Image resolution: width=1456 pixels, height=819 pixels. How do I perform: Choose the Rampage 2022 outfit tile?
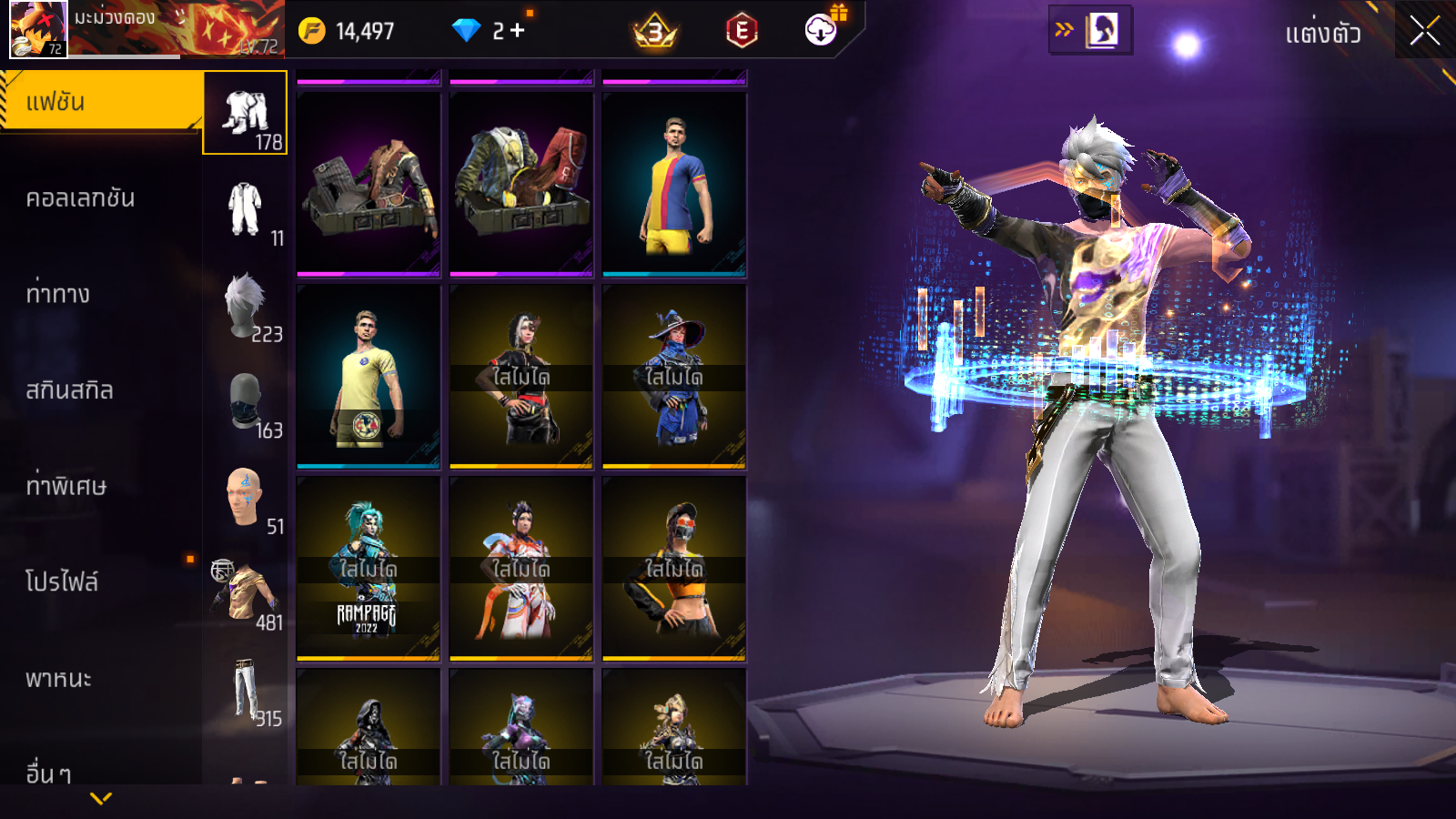(x=369, y=569)
